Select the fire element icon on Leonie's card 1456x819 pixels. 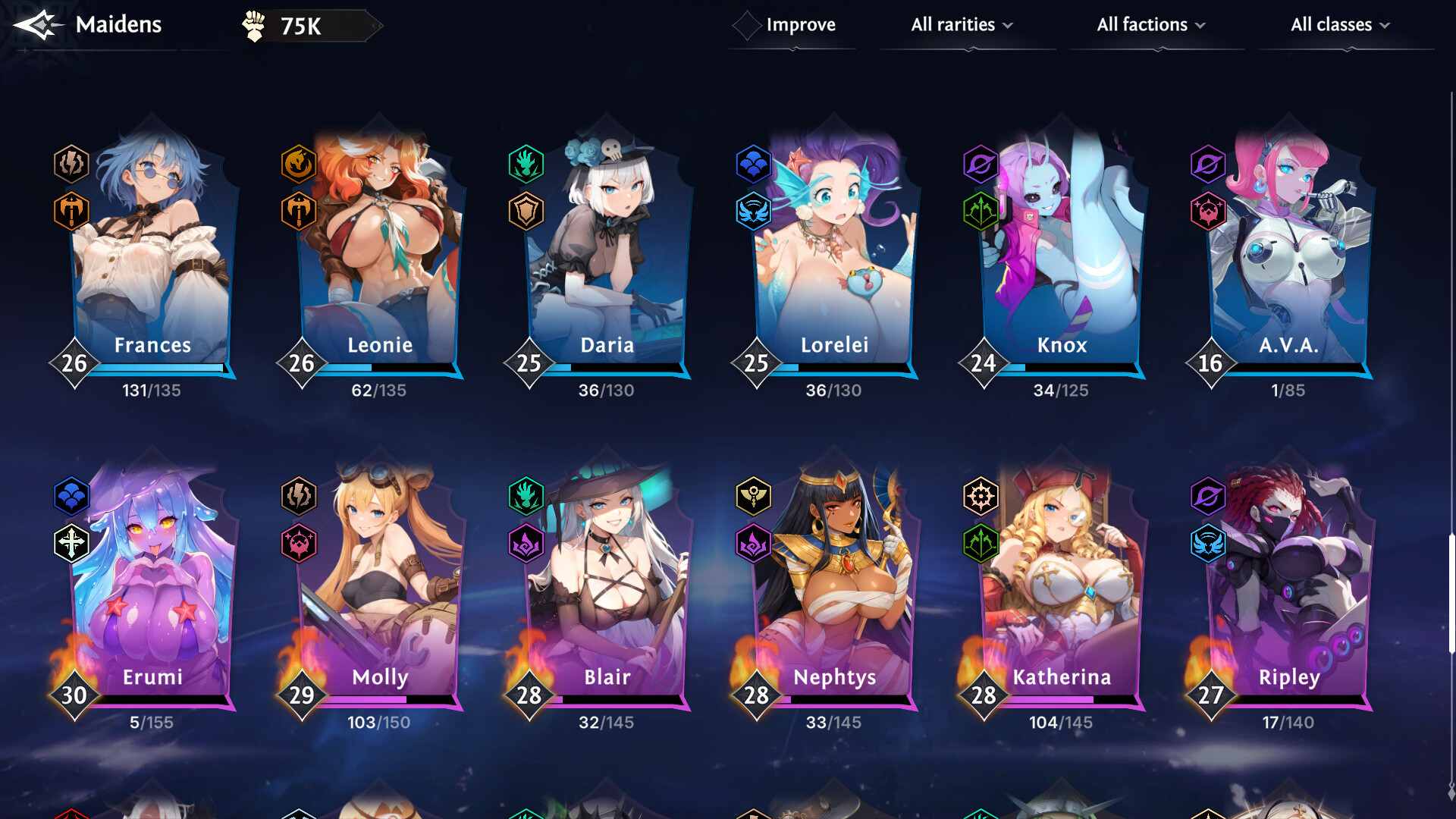point(299,164)
